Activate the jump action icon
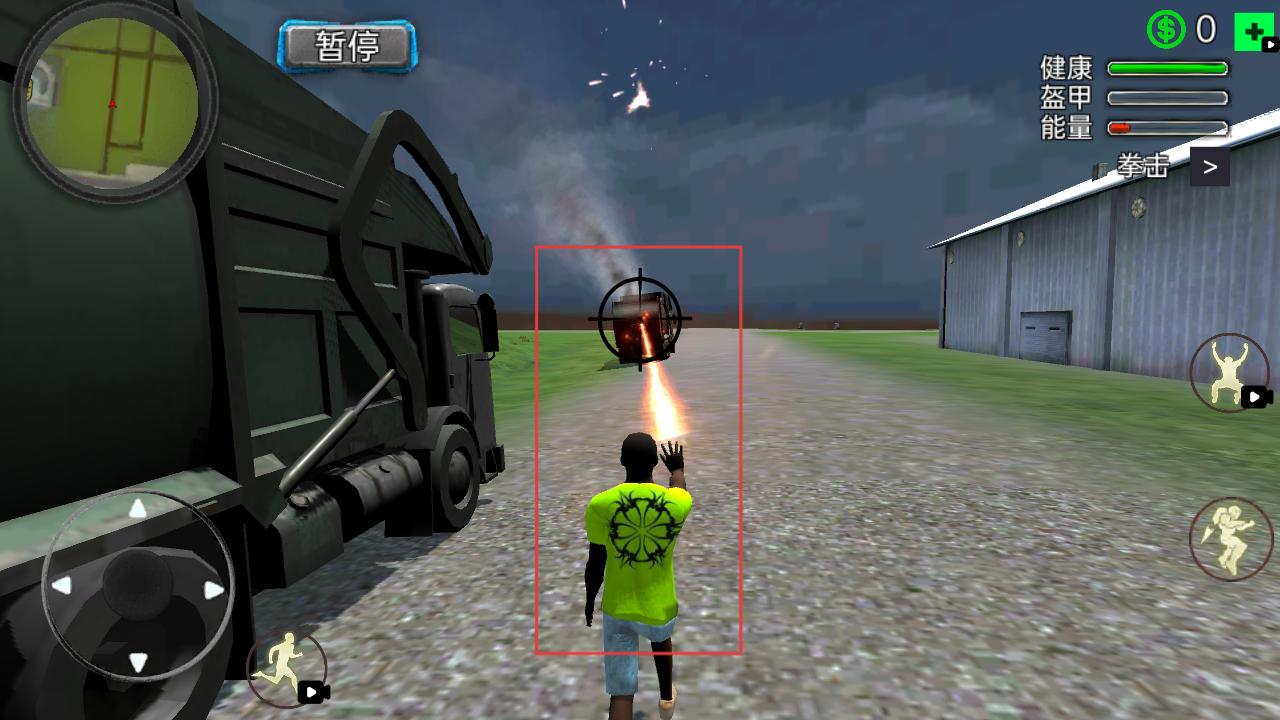The height and width of the screenshot is (720, 1280). 1229,373
